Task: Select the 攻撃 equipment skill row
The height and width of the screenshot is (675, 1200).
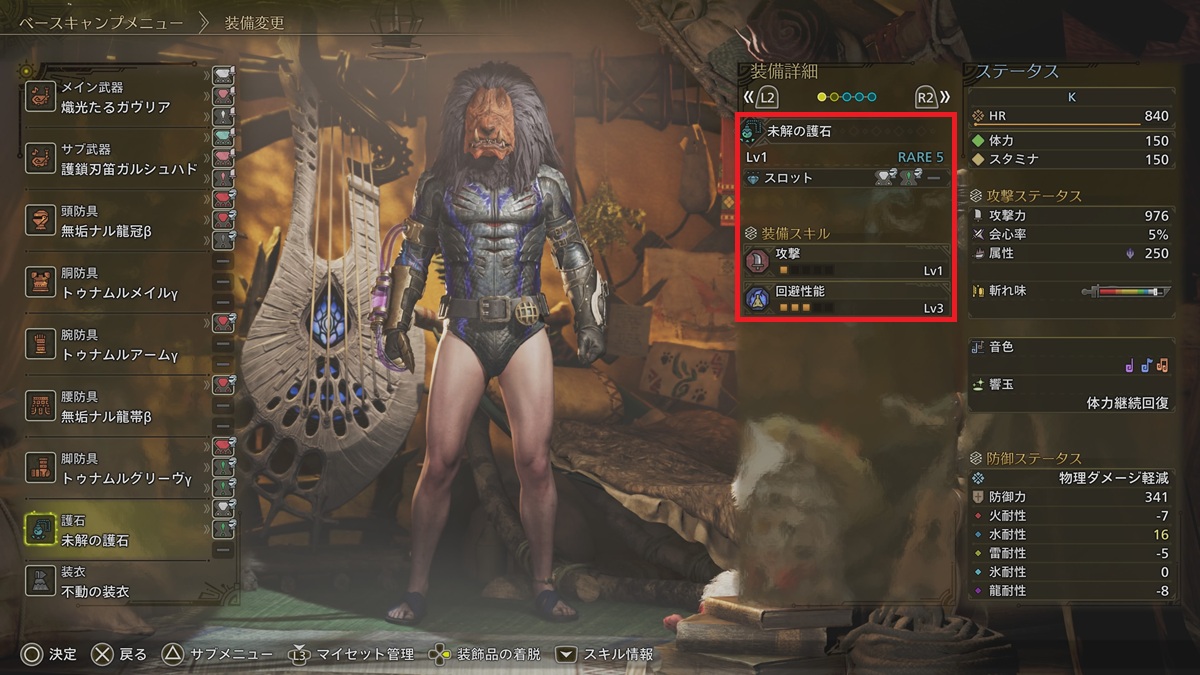Action: [846, 262]
